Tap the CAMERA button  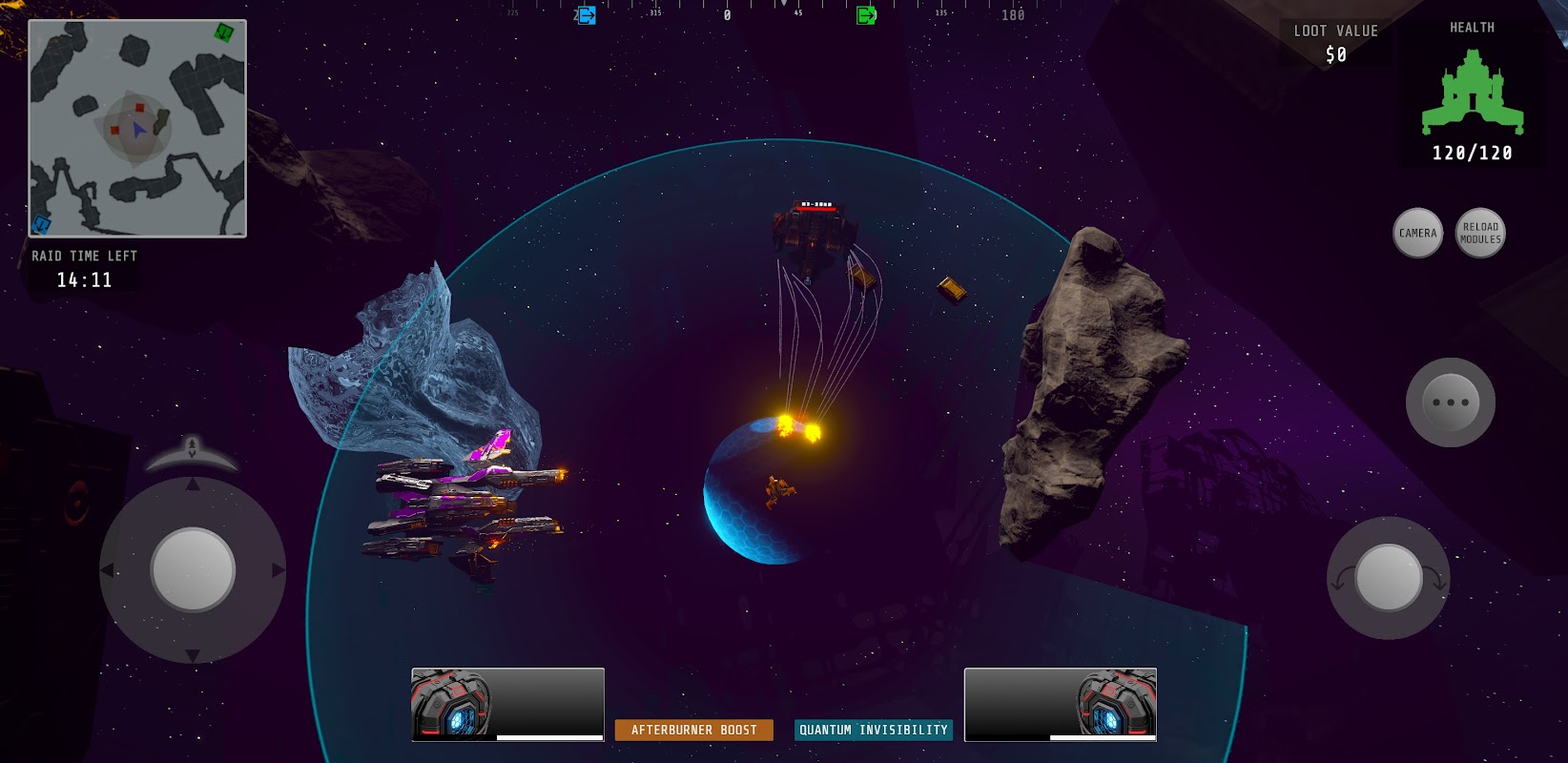[x=1417, y=233]
